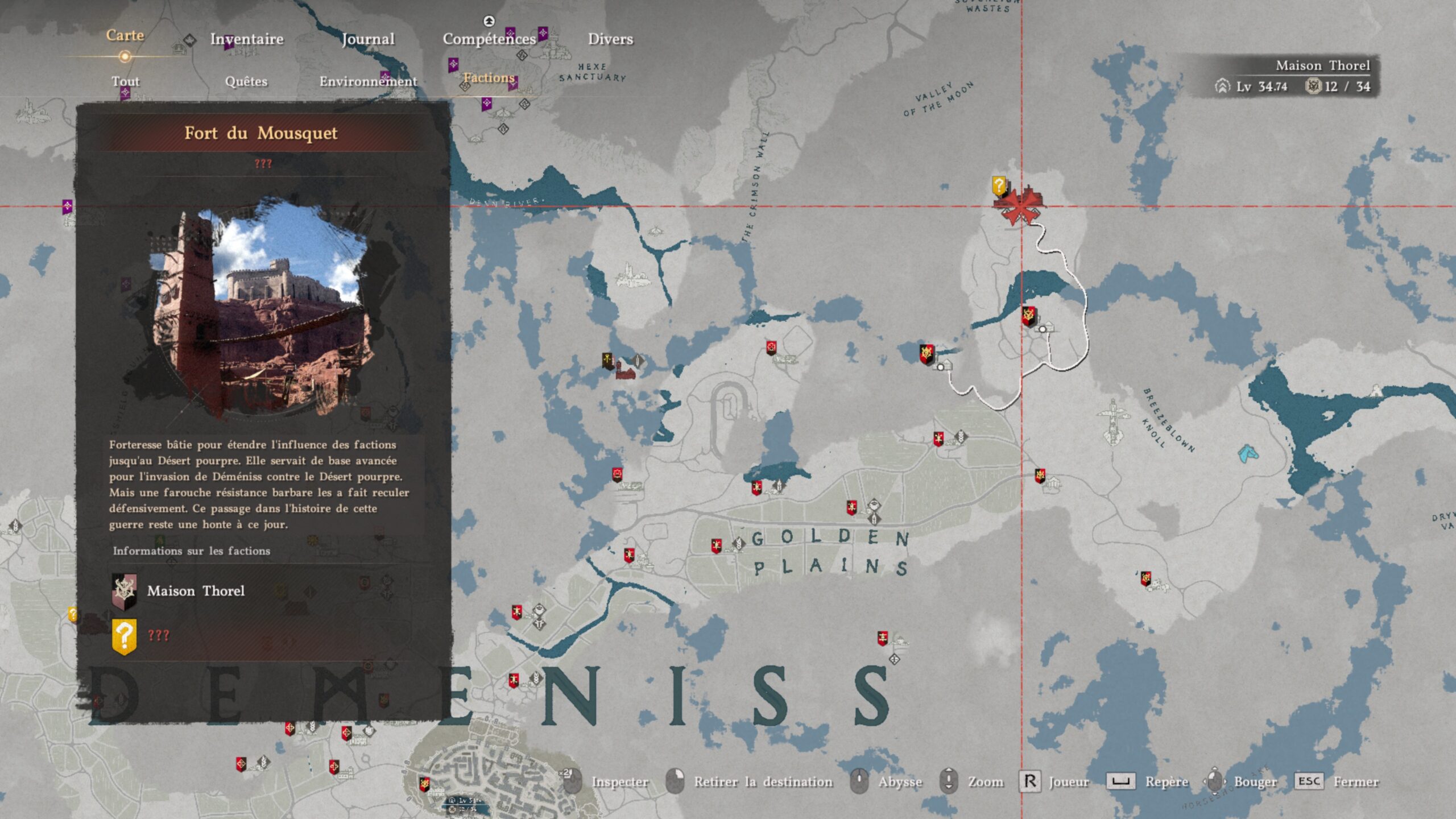
Task: Switch to the Inventaire tab
Action: pyautogui.click(x=247, y=39)
